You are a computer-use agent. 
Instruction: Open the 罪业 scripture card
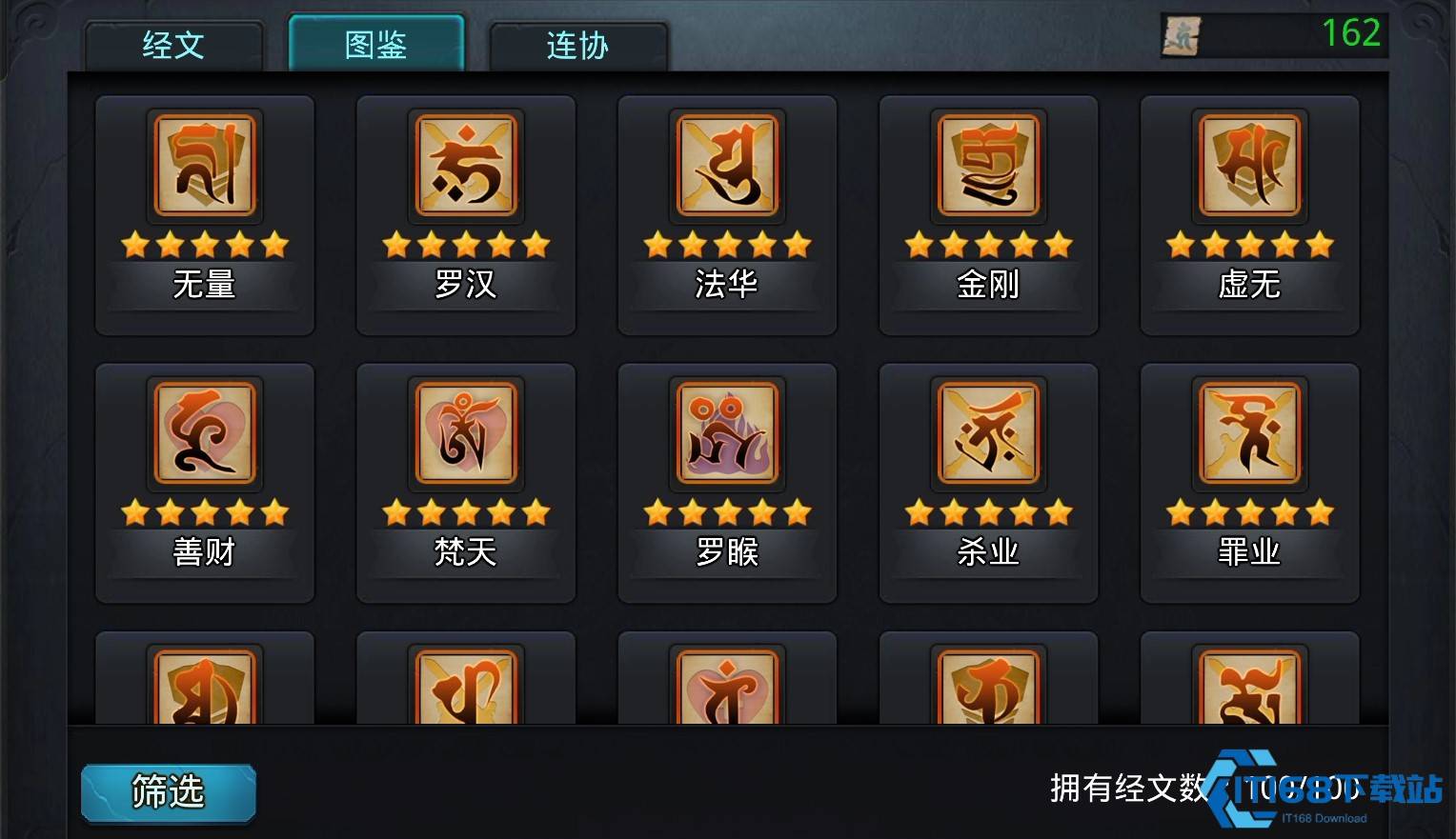pyautogui.click(x=1248, y=434)
